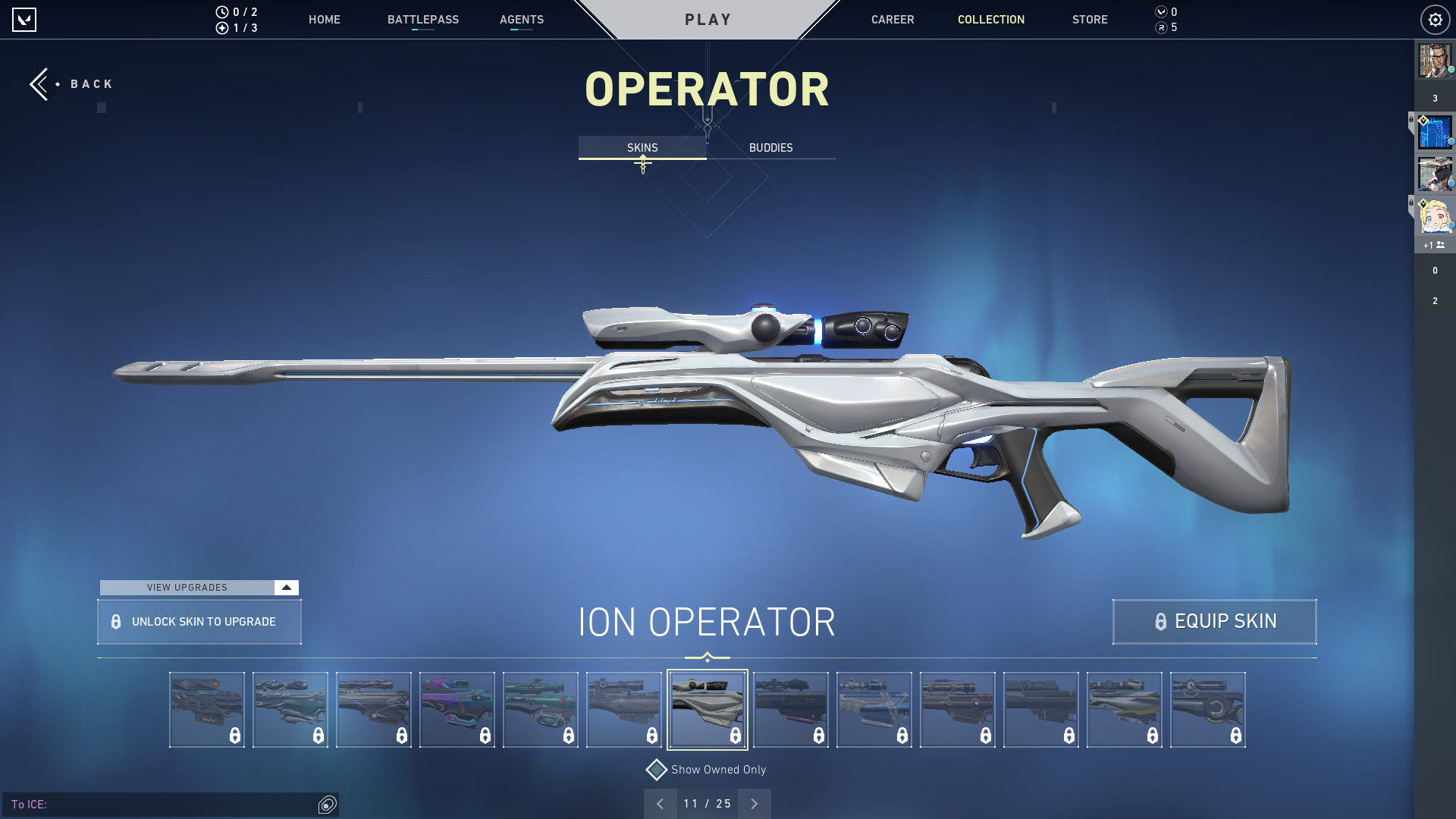Click the Valorant Points currency icon showing 0
1456x819 pixels.
click(1160, 11)
